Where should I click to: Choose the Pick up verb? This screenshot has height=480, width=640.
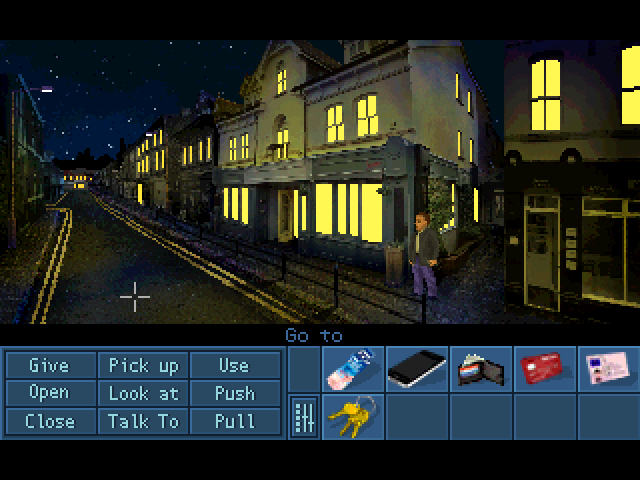coord(143,365)
